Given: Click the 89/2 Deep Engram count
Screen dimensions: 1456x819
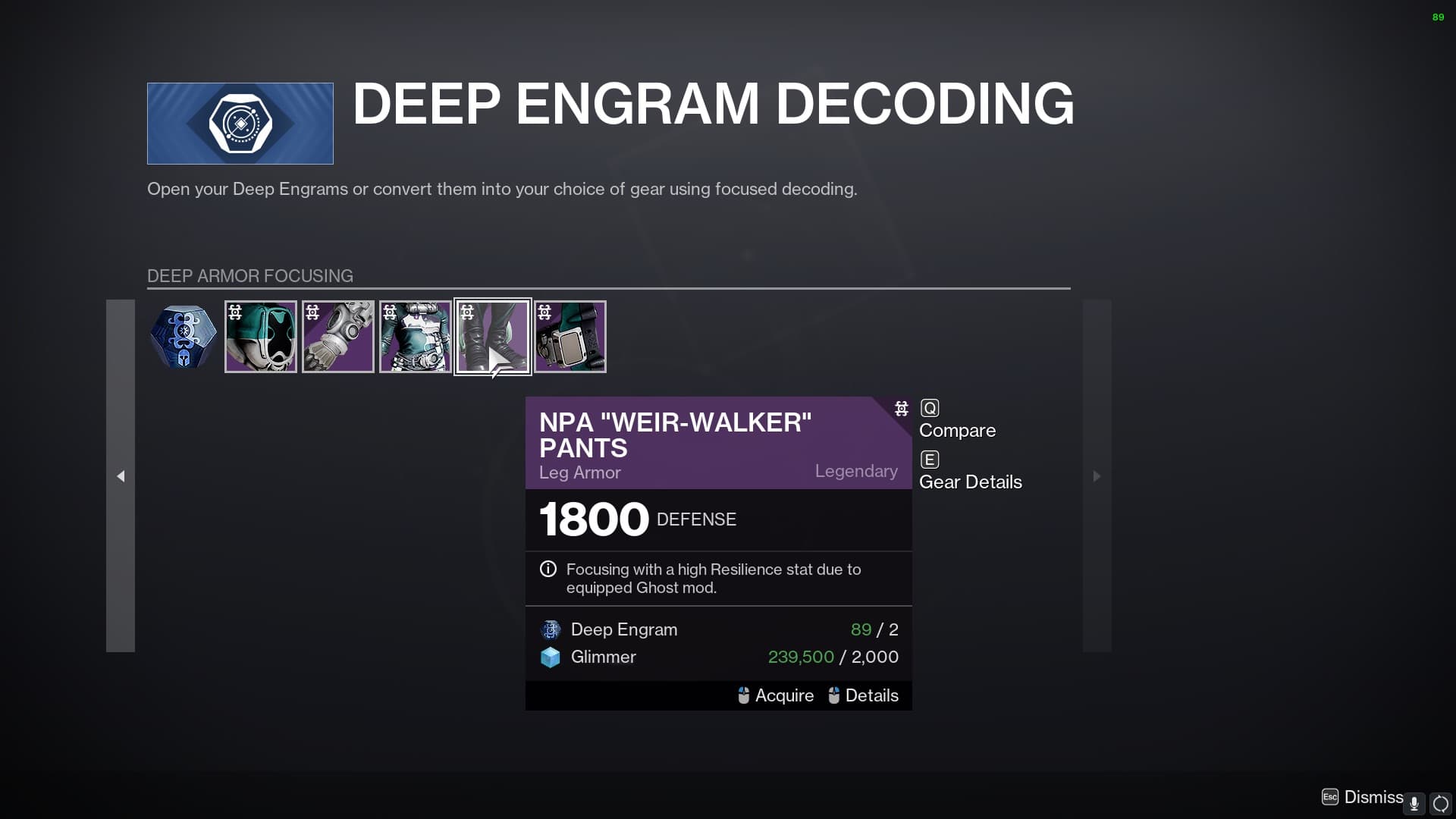Looking at the screenshot, I should click(x=874, y=629).
